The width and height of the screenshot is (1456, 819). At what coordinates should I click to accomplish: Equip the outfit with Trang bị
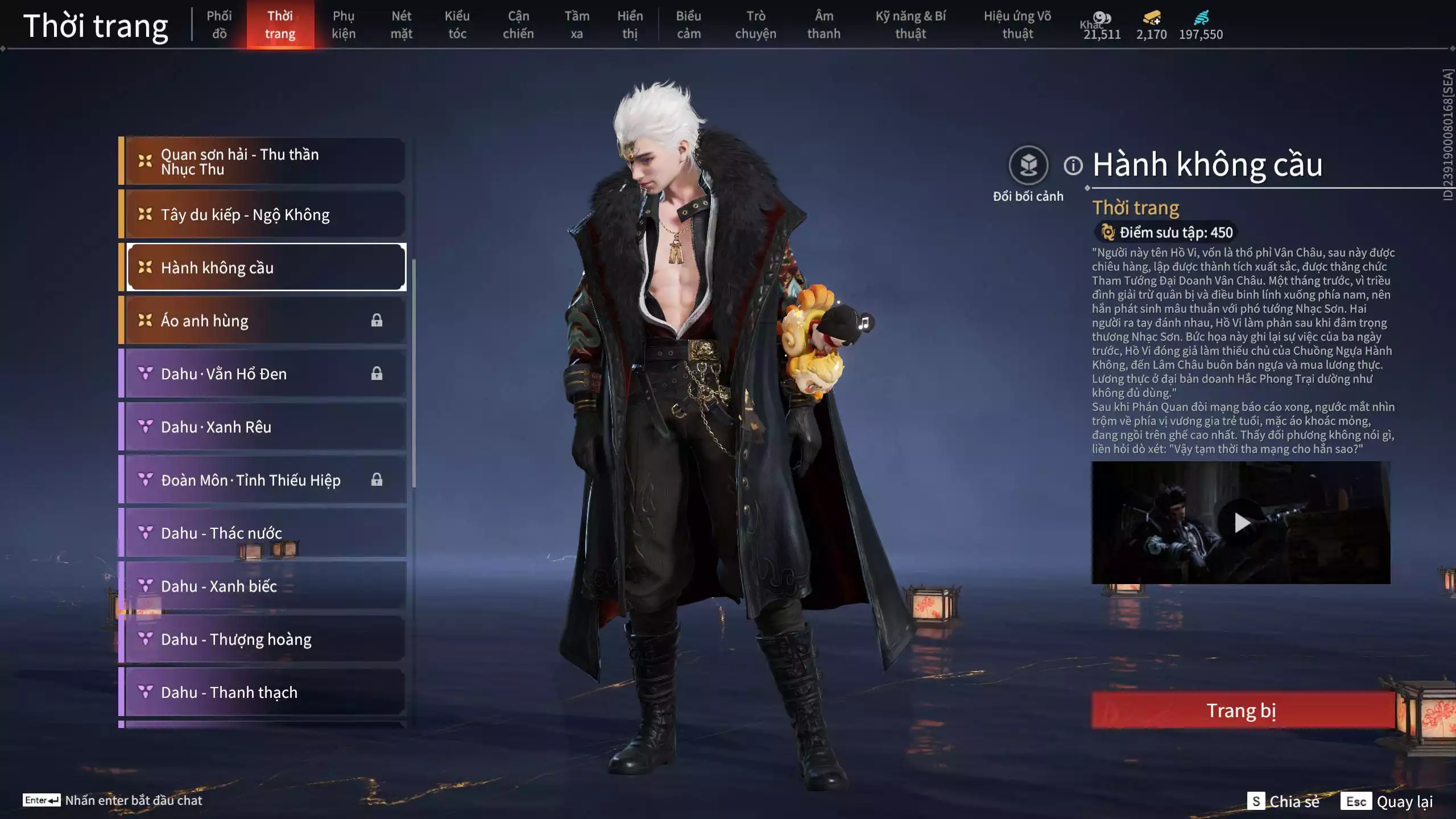click(1242, 710)
